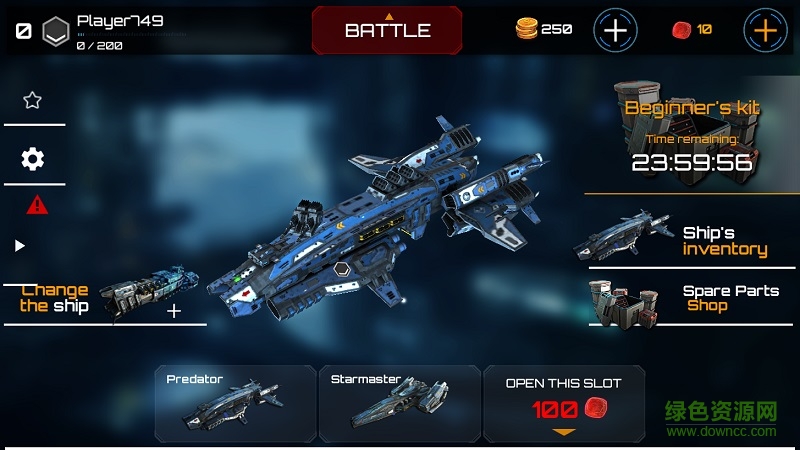The height and width of the screenshot is (450, 800).
Task: Buy red gems with the orange plus button
Action: (765, 30)
